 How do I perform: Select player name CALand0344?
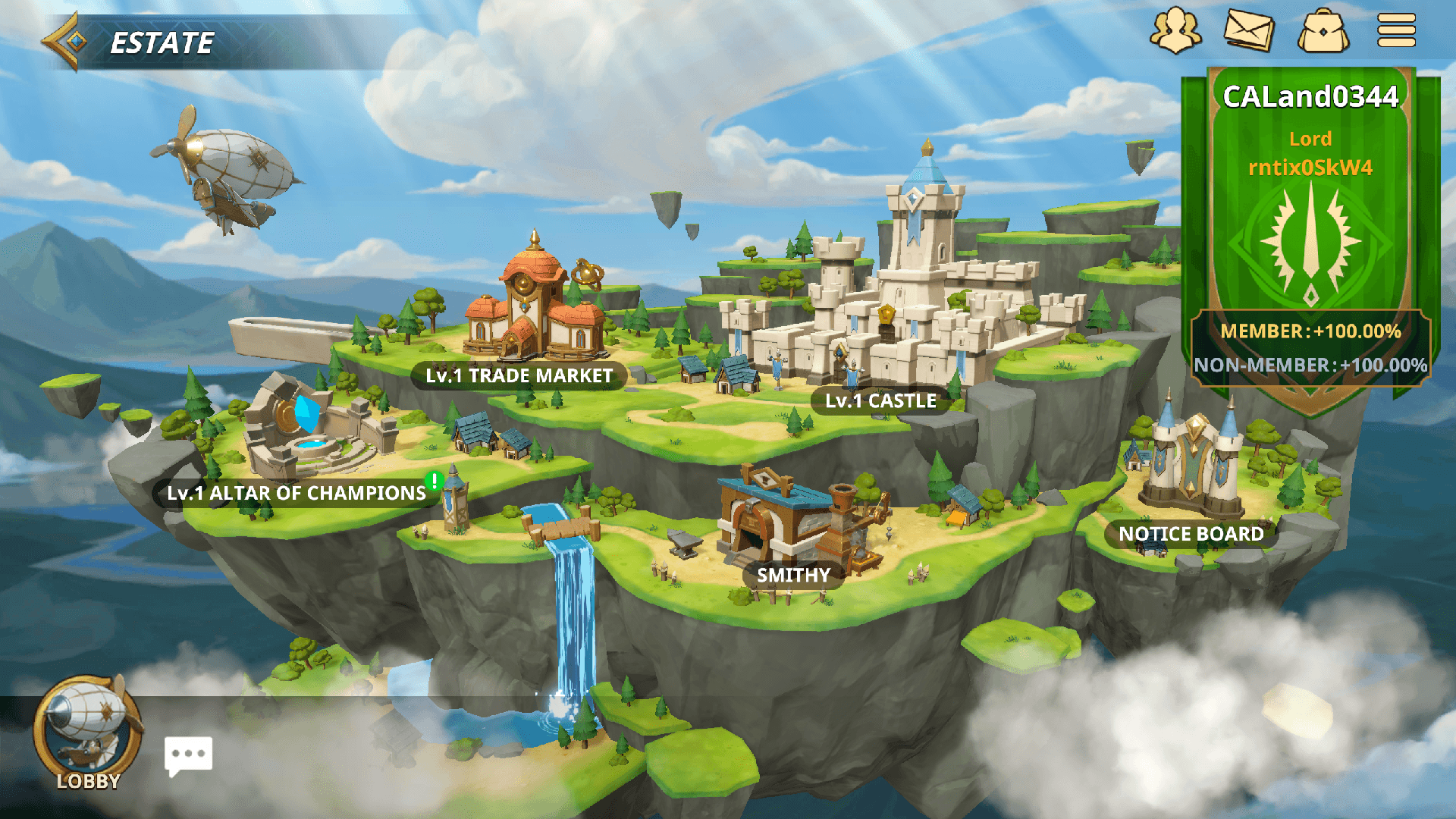coord(1313,97)
